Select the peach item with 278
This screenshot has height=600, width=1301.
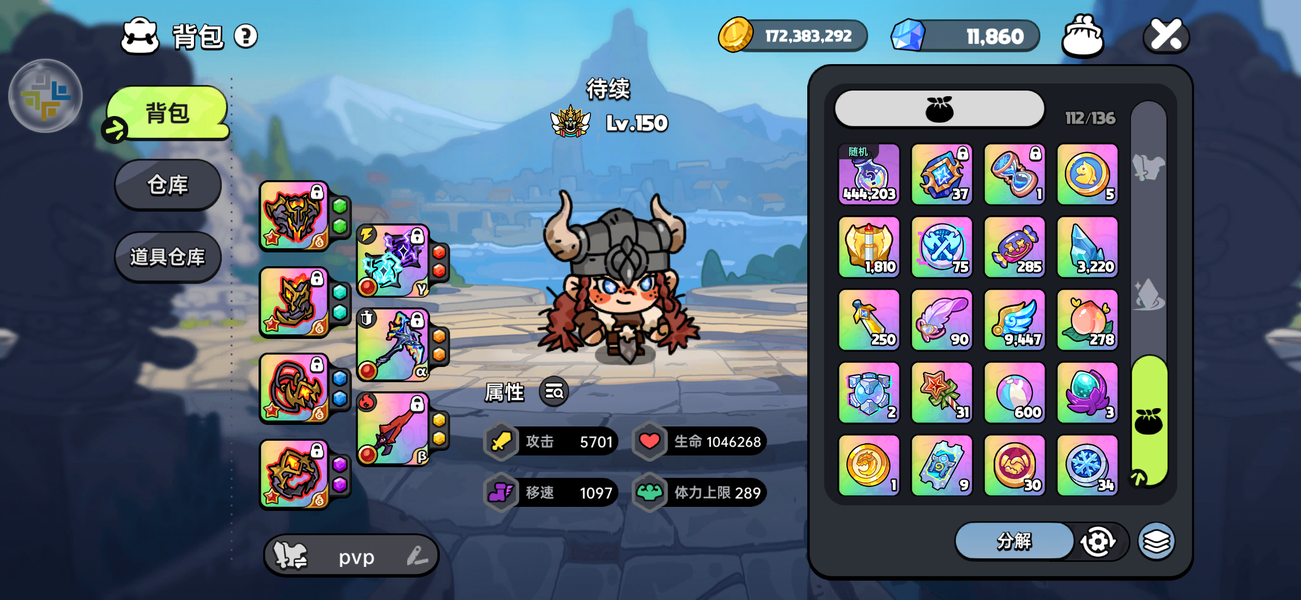[1087, 320]
